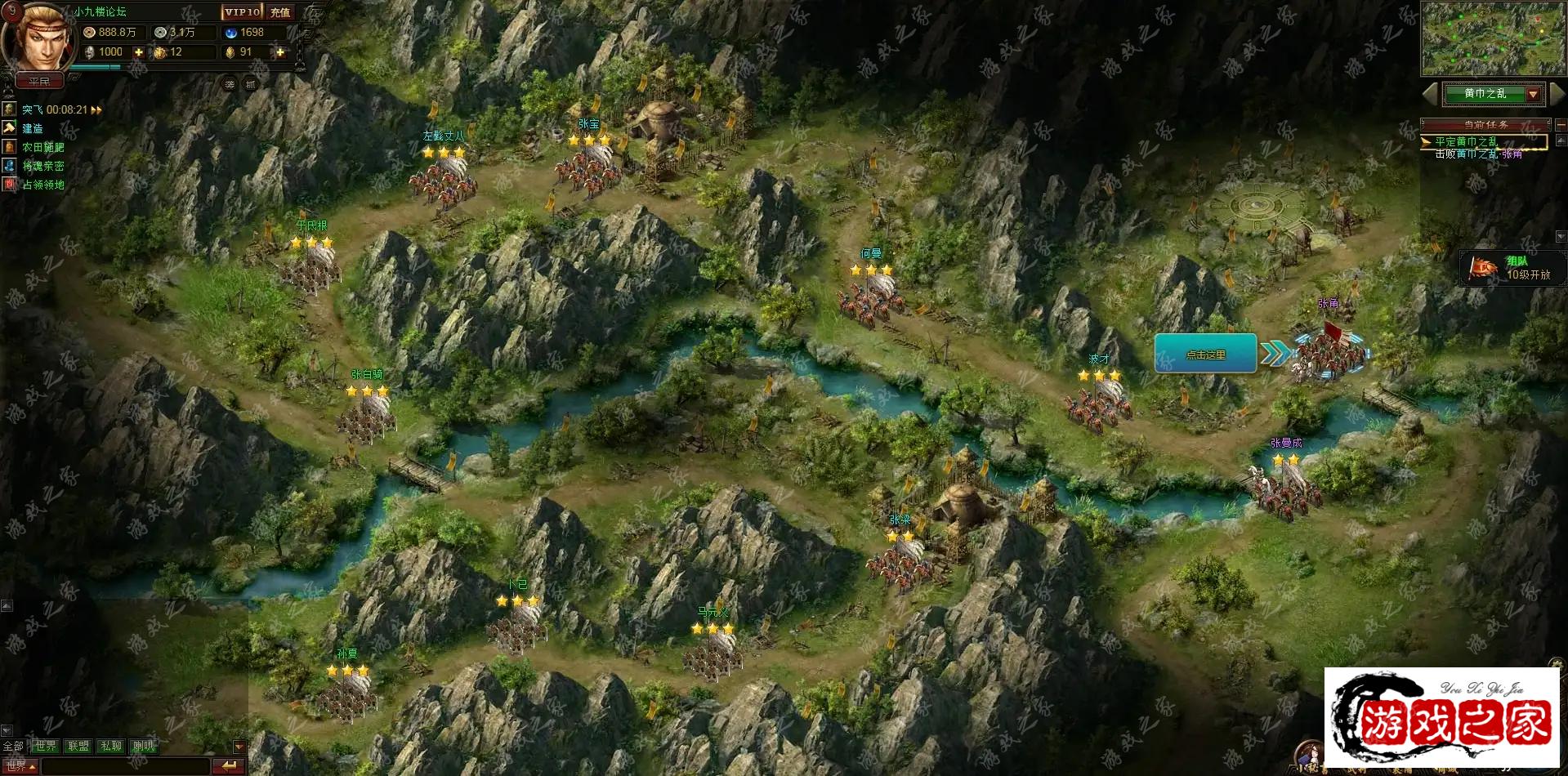
Task: Select the 农田施肥 activity entry
Action: pyautogui.click(x=42, y=147)
